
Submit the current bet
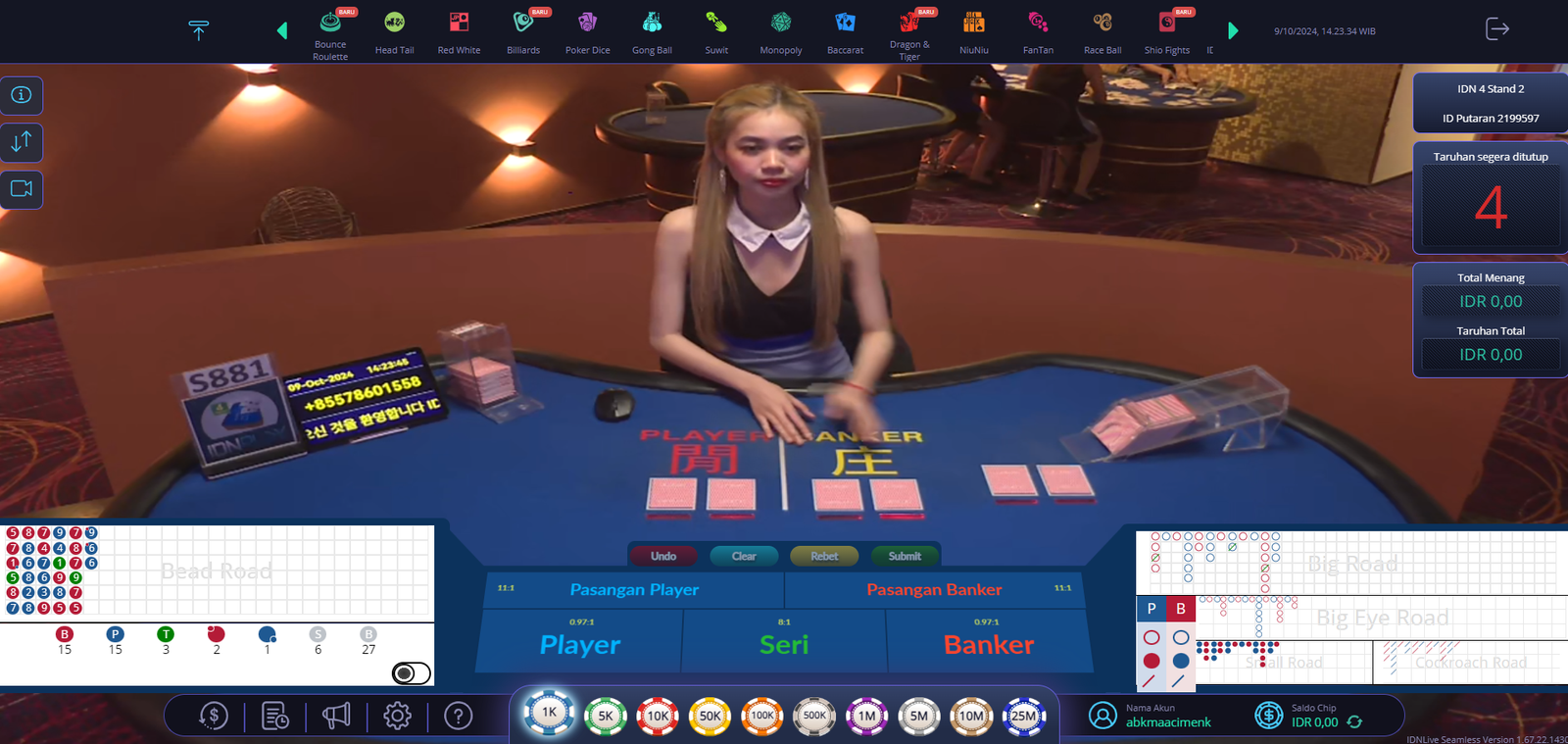click(x=905, y=556)
